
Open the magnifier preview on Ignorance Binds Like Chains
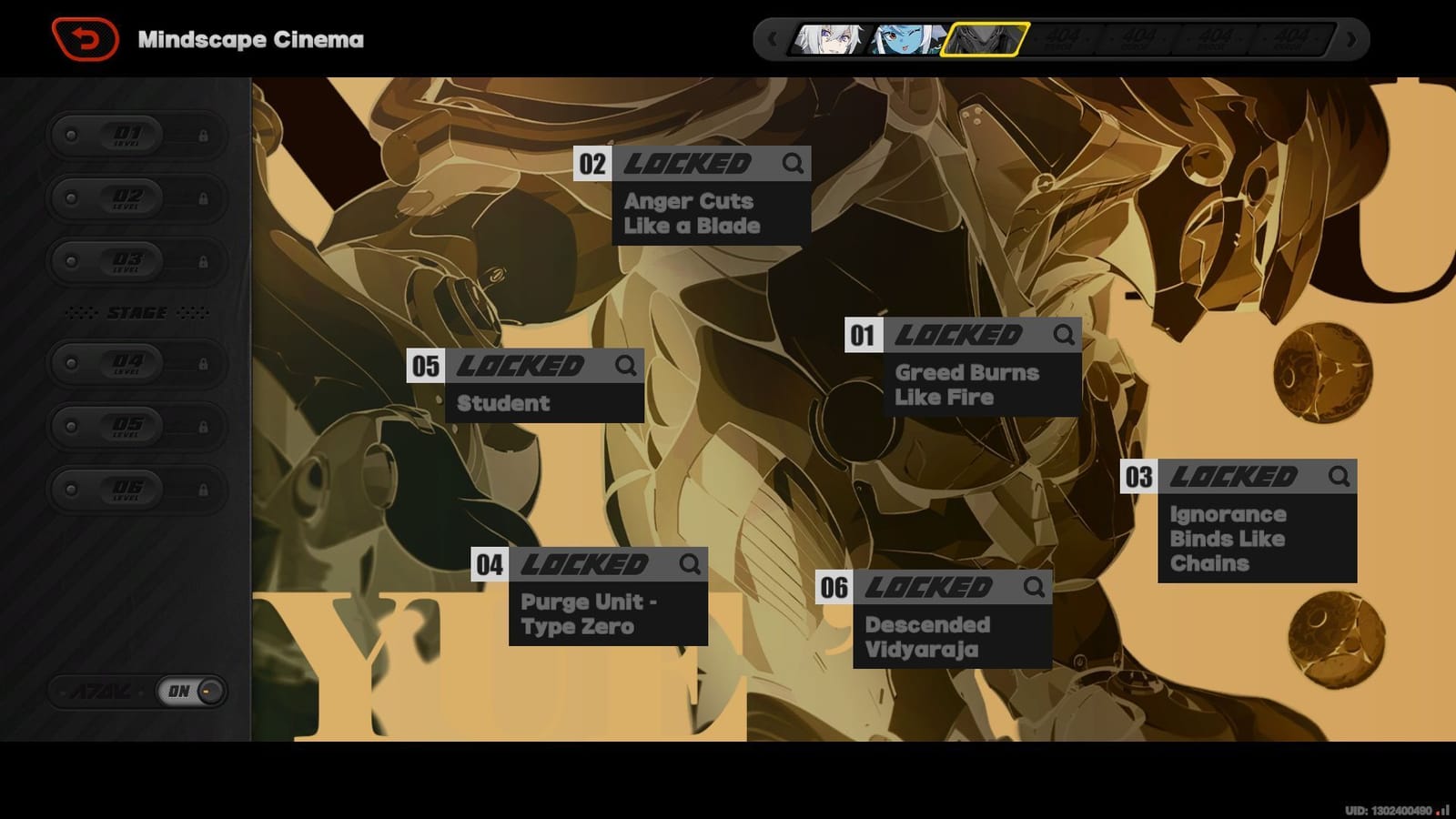[x=1339, y=475]
